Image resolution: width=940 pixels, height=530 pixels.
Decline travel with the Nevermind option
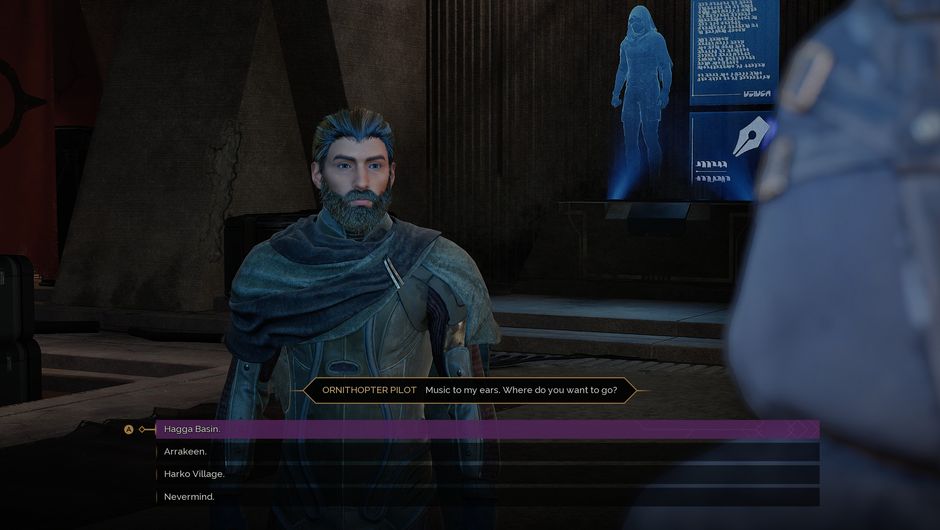189,497
